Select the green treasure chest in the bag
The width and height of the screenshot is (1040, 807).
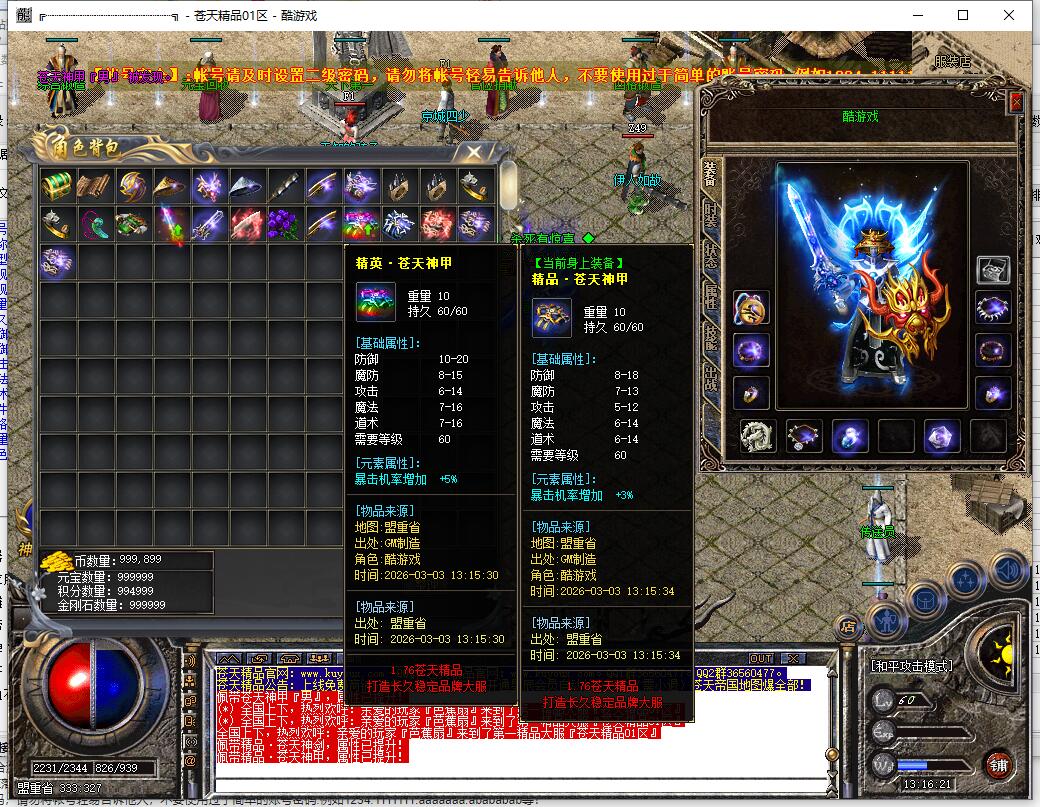57,186
